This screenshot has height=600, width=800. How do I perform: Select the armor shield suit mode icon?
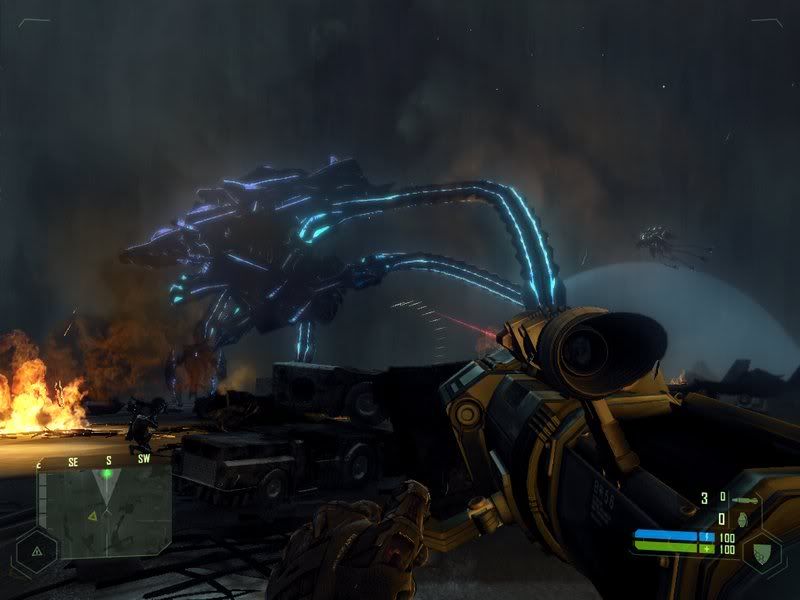point(765,549)
